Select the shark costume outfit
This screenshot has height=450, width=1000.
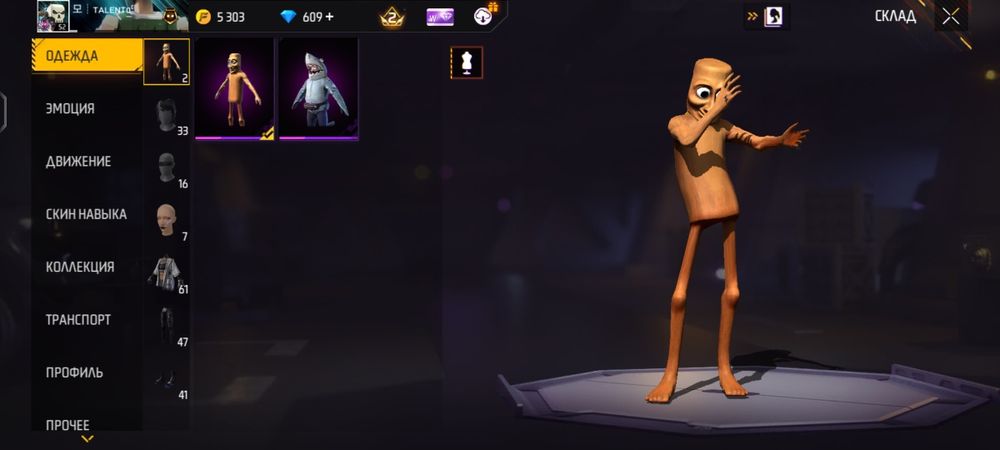318,89
